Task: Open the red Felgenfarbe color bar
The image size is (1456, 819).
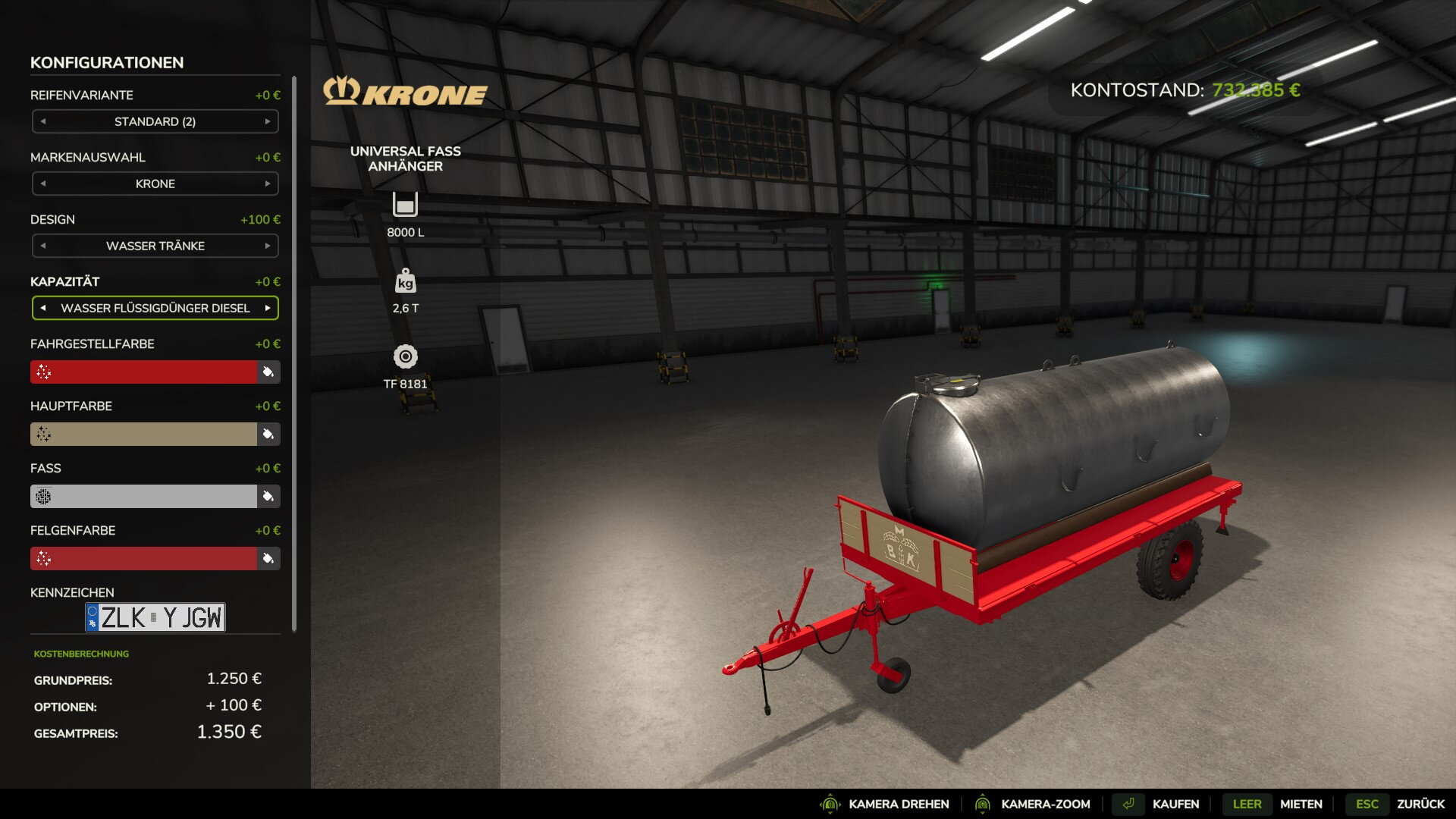Action: pos(144,558)
